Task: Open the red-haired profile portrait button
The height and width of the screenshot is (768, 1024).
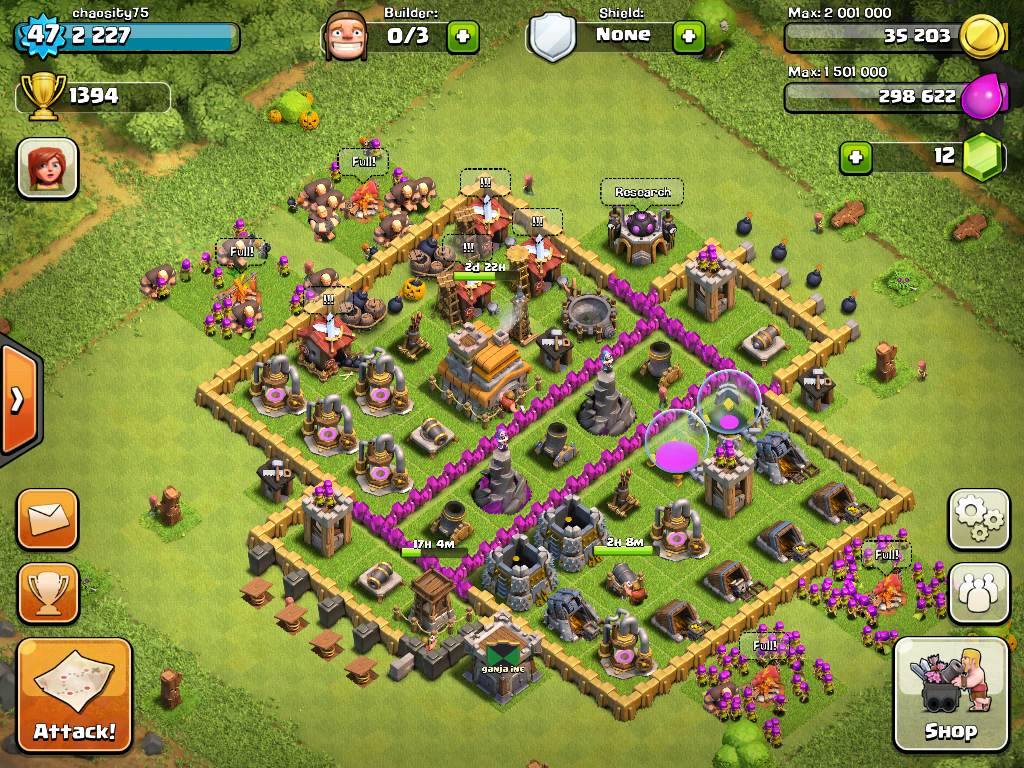Action: click(x=47, y=168)
